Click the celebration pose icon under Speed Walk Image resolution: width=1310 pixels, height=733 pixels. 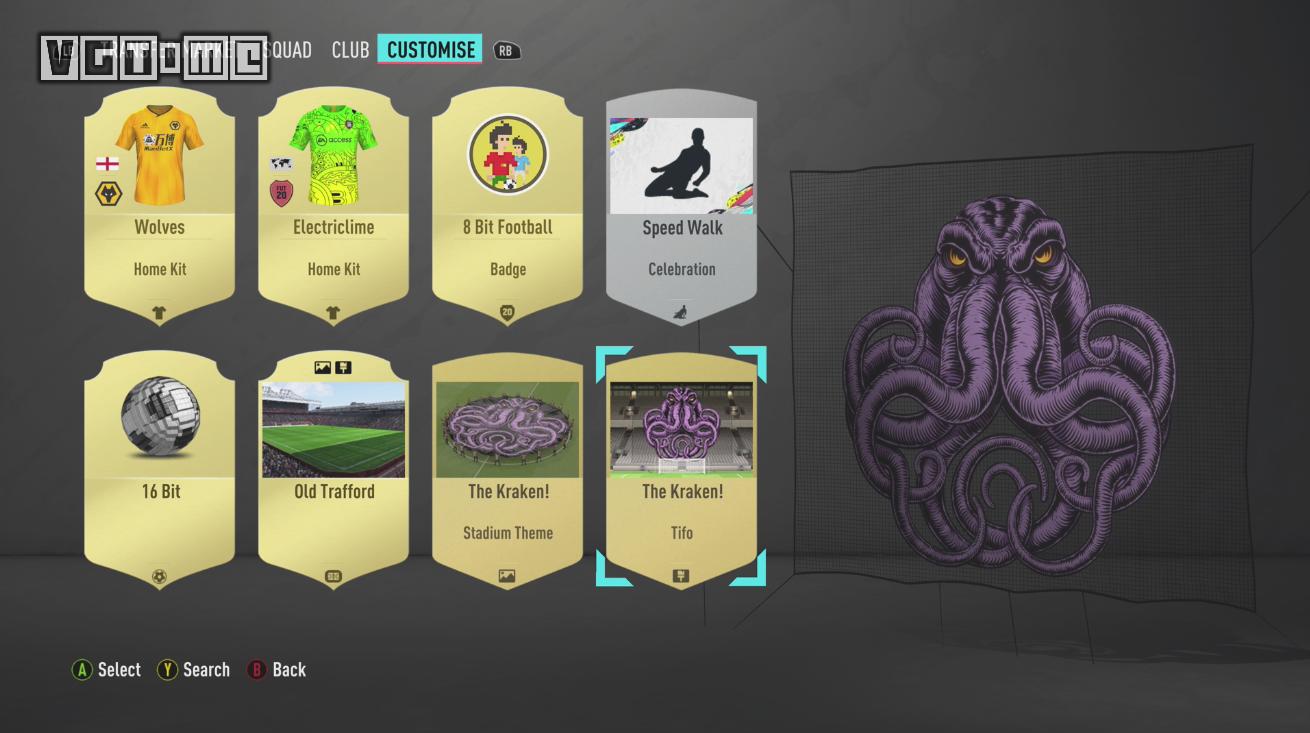(681, 313)
